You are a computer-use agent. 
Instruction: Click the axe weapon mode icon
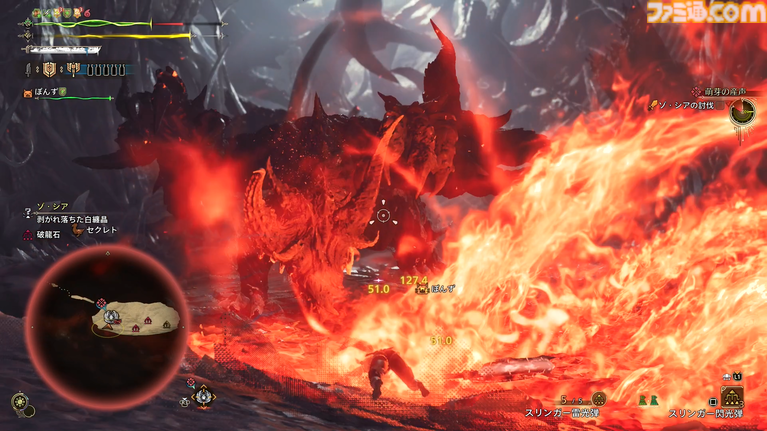pos(72,70)
